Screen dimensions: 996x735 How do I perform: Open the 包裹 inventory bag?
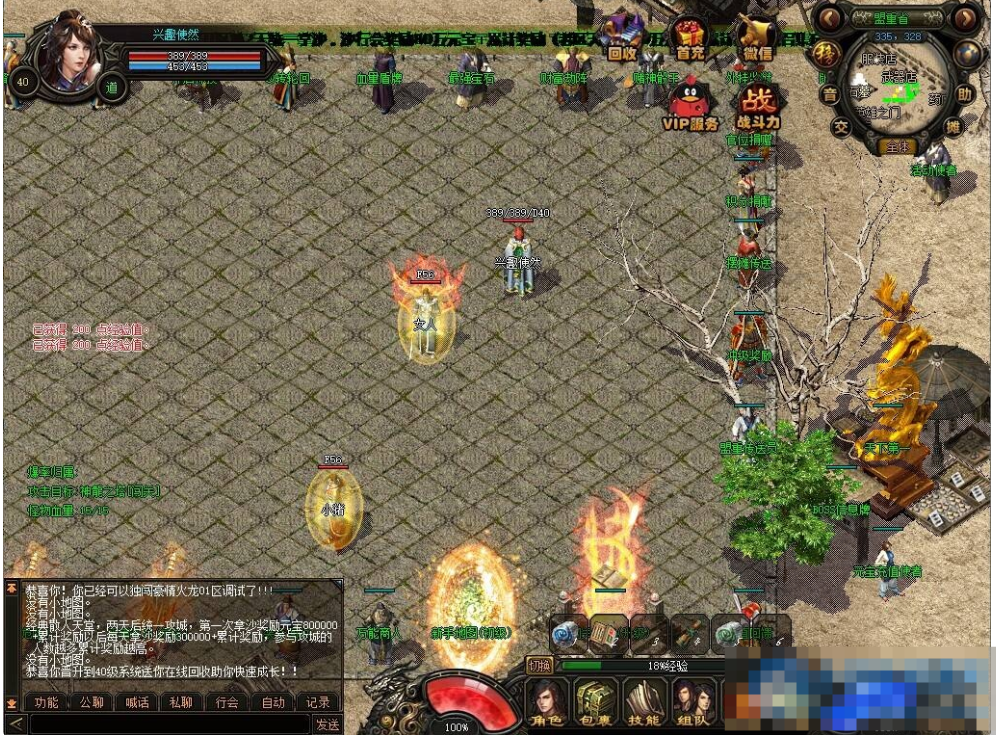594,702
